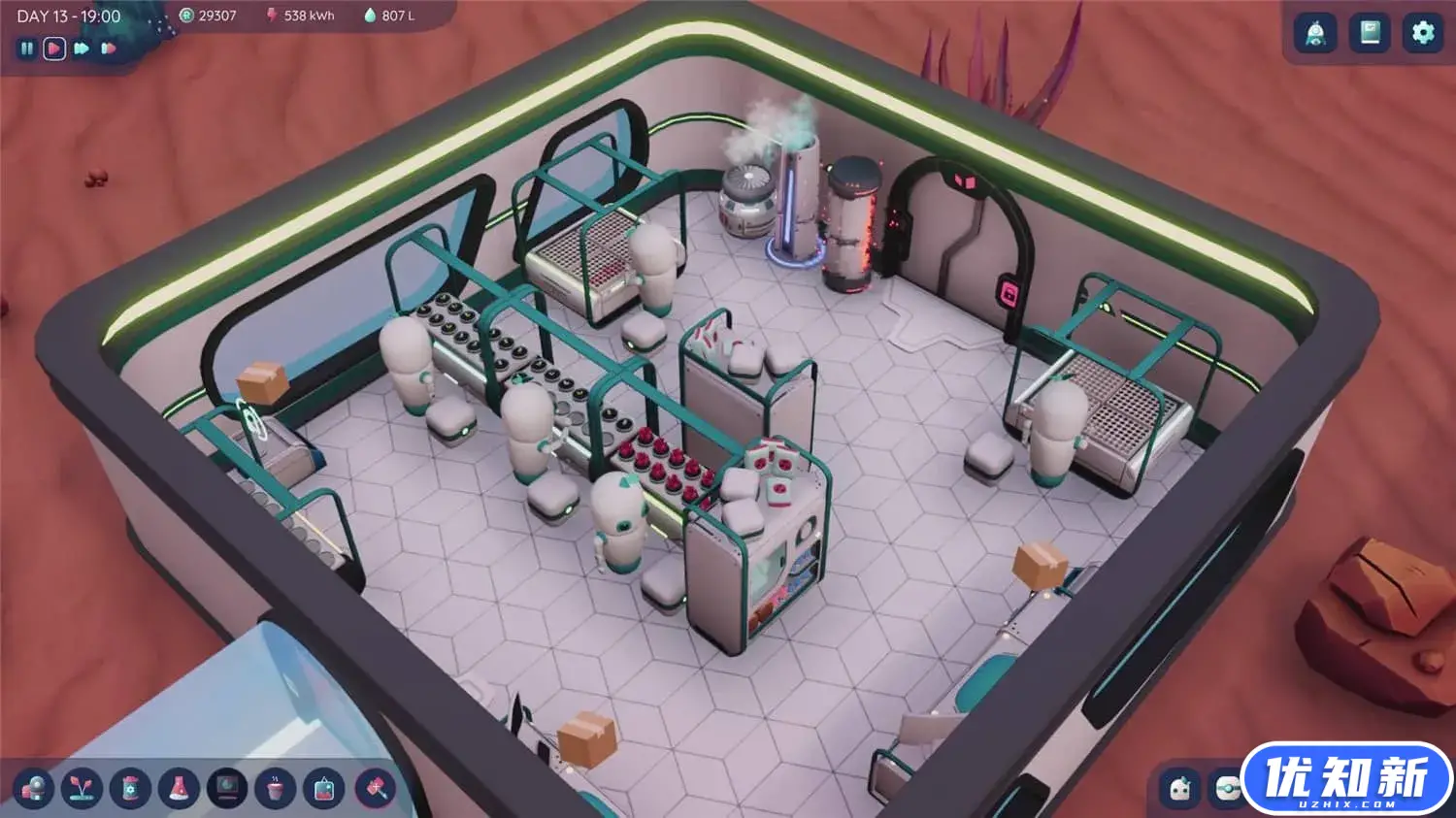Choose the canister with gear category
1456x818 pixels.
tap(130, 788)
